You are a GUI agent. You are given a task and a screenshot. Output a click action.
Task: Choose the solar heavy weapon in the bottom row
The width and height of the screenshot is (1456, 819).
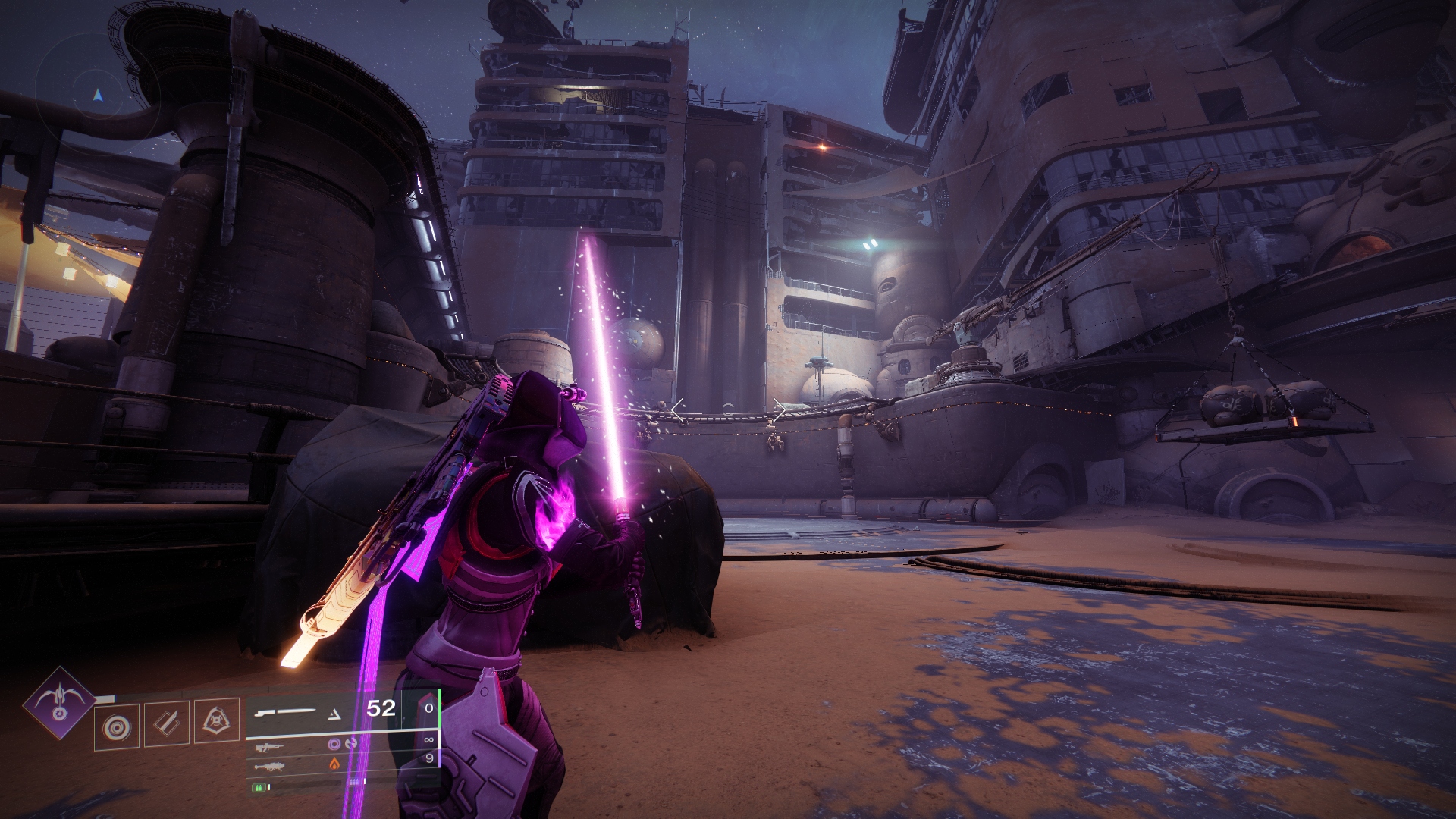[x=270, y=767]
